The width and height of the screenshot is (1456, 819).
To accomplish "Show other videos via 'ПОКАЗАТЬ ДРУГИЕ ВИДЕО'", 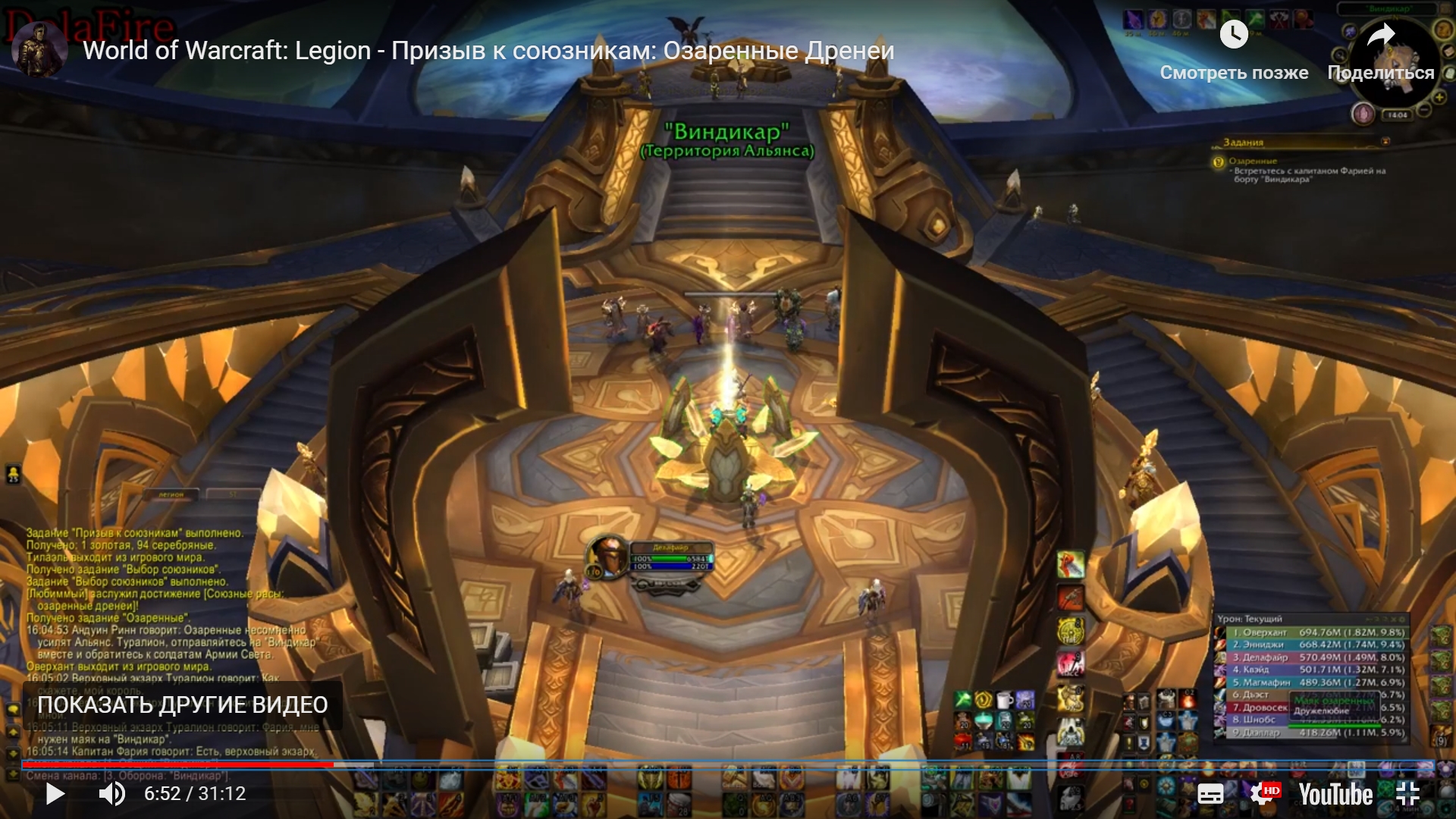I will point(182,705).
